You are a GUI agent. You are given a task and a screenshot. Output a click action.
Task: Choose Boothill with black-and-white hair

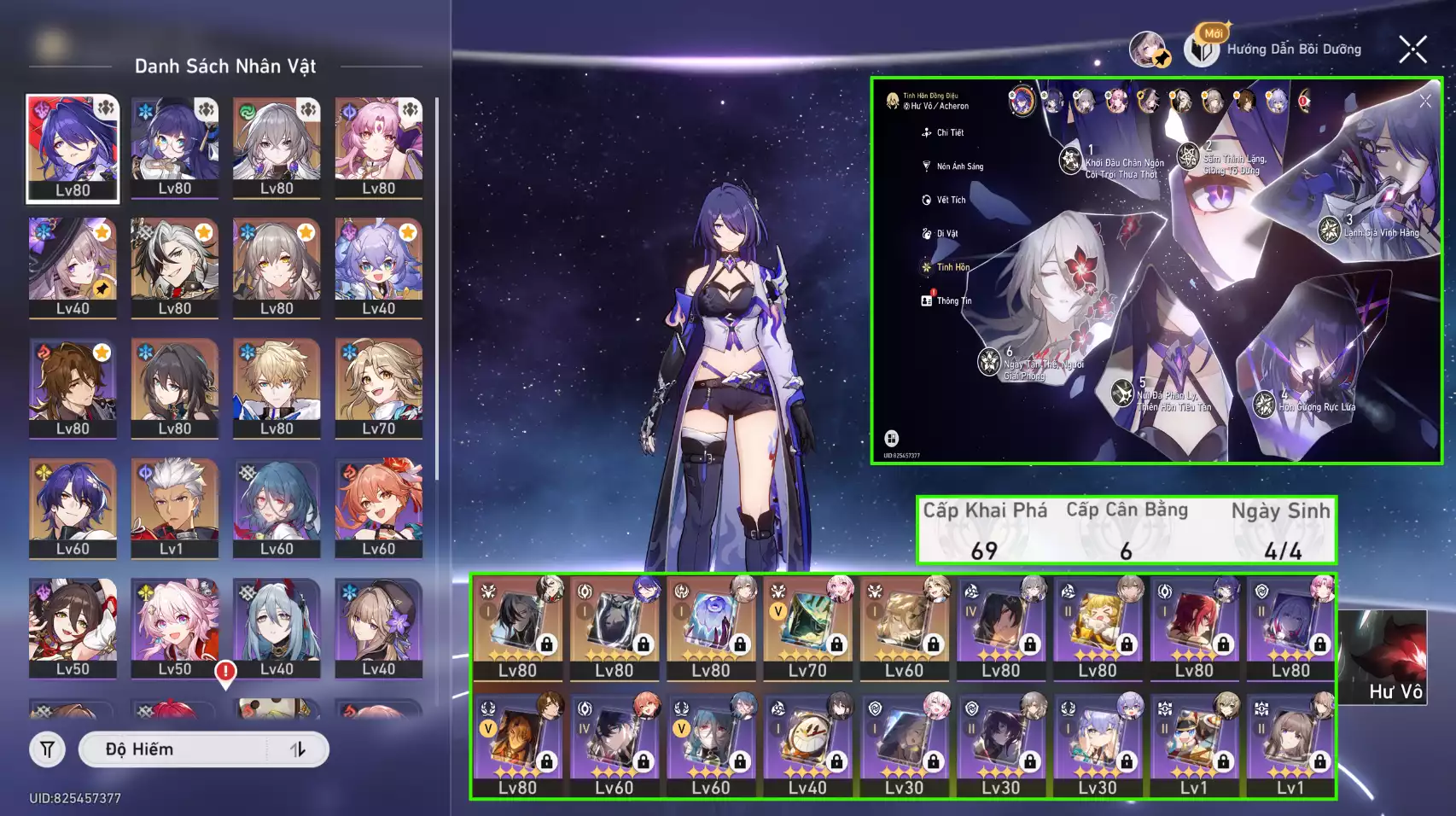[x=174, y=268]
